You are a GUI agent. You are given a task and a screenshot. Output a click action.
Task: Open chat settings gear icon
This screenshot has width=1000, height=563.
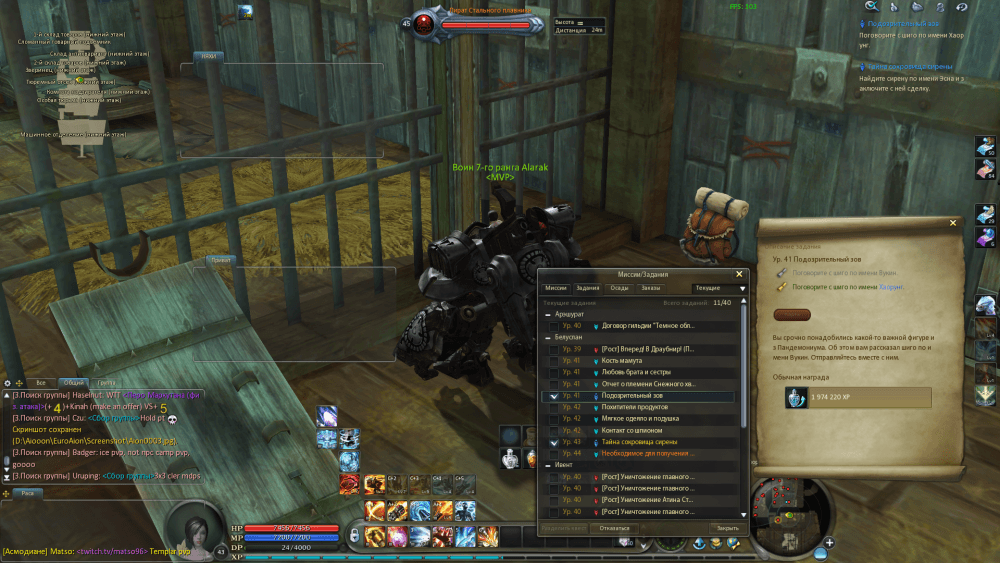pos(7,383)
